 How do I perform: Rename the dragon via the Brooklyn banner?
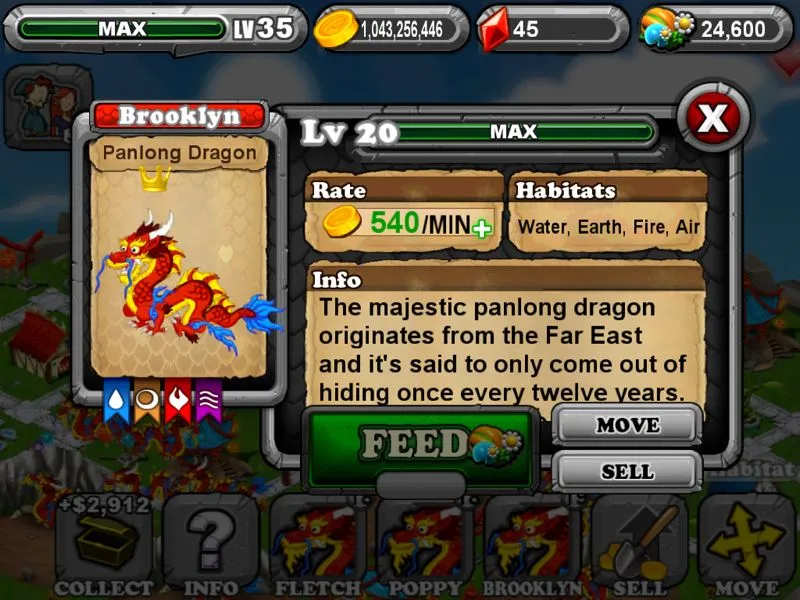(179, 116)
